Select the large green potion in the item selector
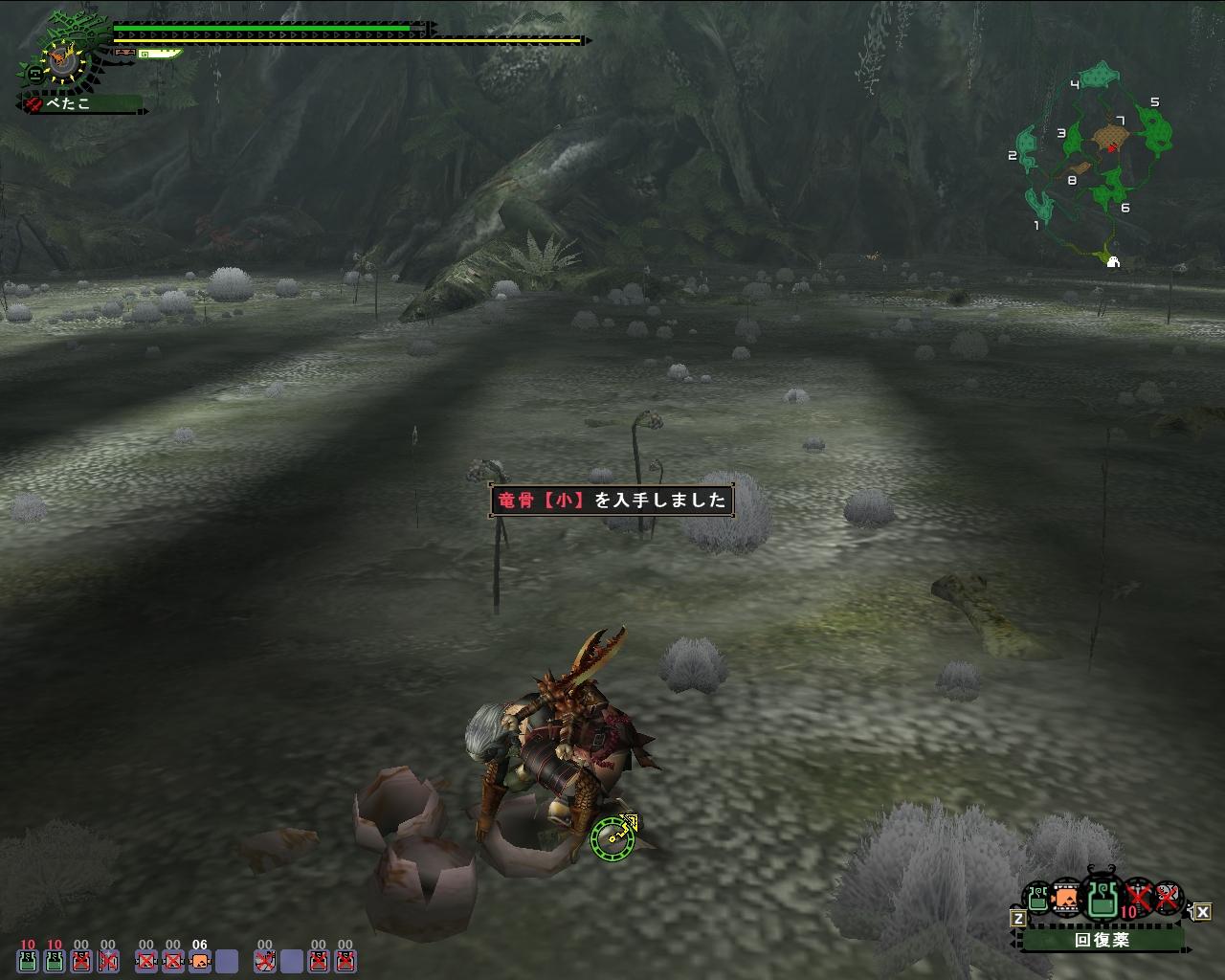The height and width of the screenshot is (980, 1225). (x=1102, y=899)
